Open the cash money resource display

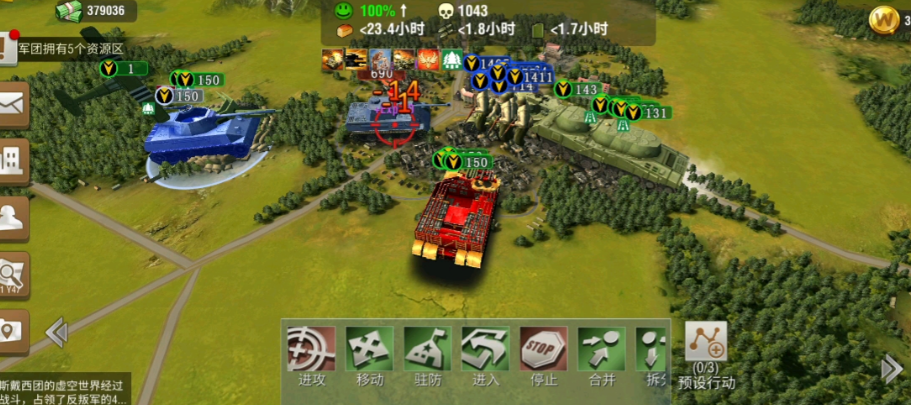(96, 11)
